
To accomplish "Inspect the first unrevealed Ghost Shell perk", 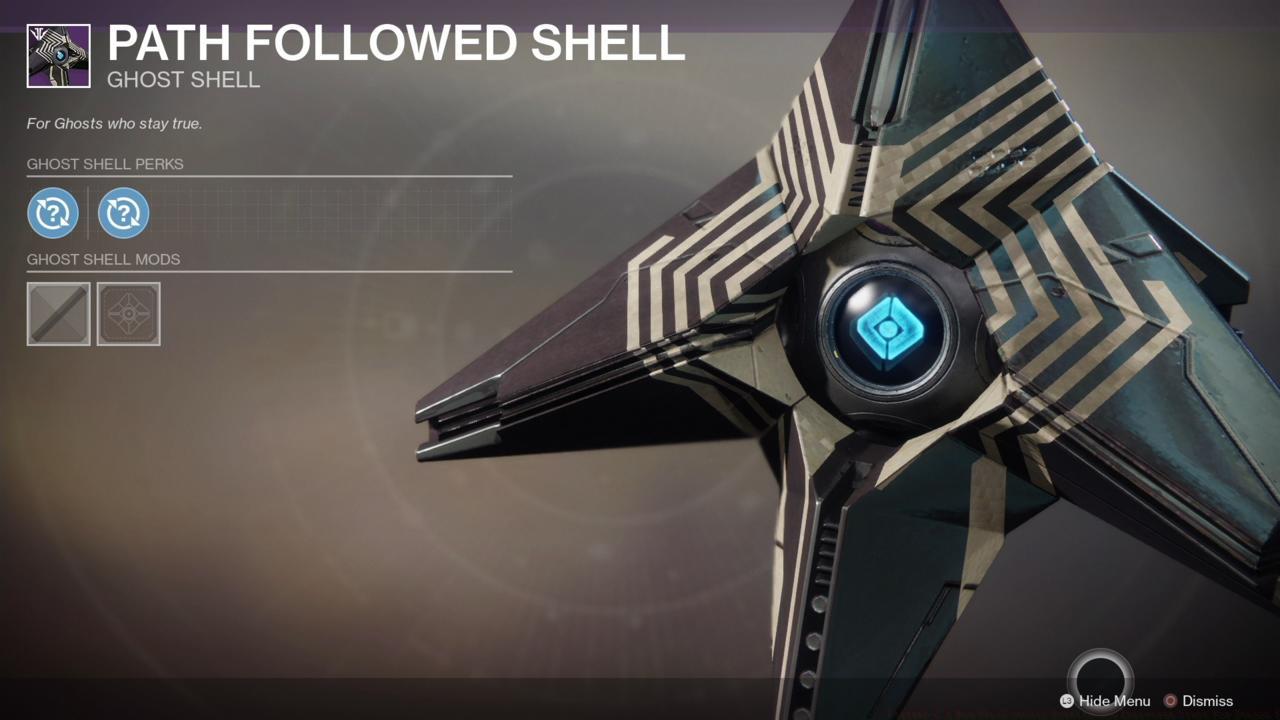I will 53,213.
